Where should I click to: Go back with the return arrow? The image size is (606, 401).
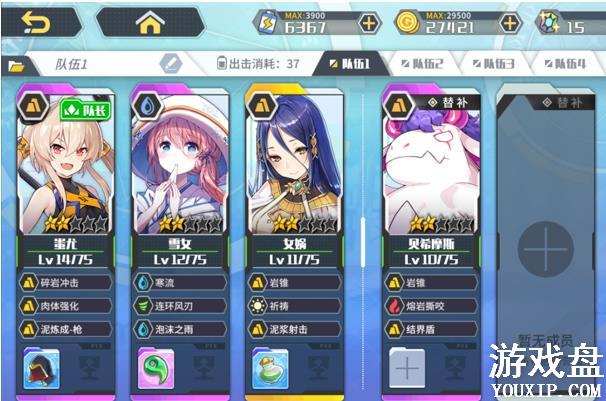coord(36,22)
